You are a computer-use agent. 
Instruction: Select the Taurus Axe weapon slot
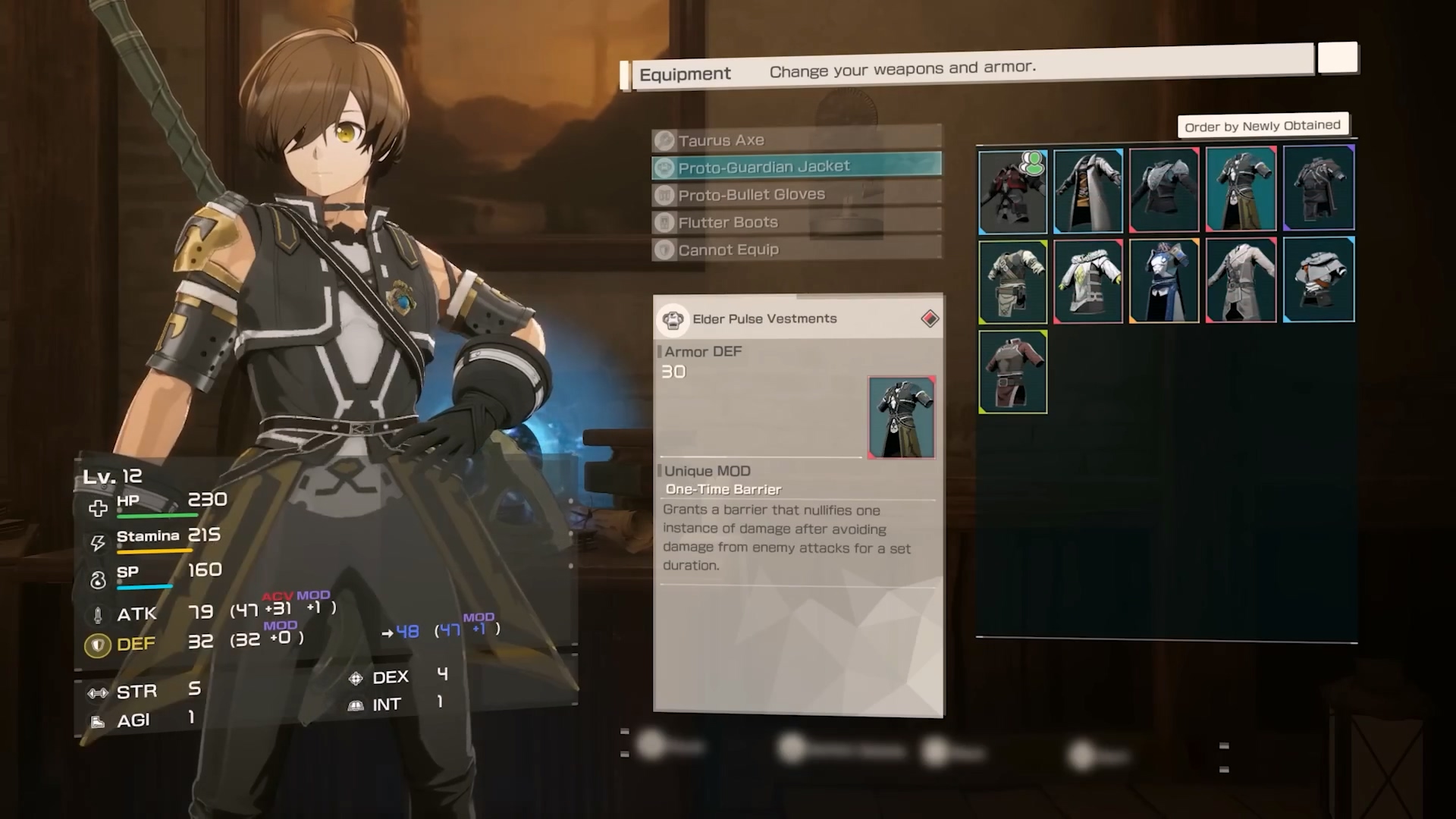click(796, 140)
